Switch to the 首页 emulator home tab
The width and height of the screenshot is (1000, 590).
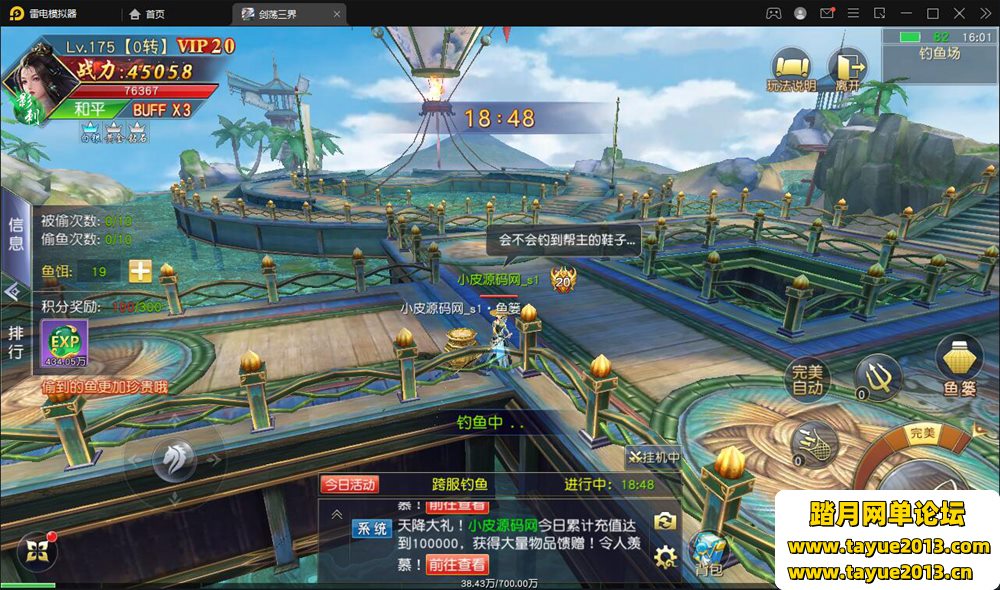coord(148,14)
